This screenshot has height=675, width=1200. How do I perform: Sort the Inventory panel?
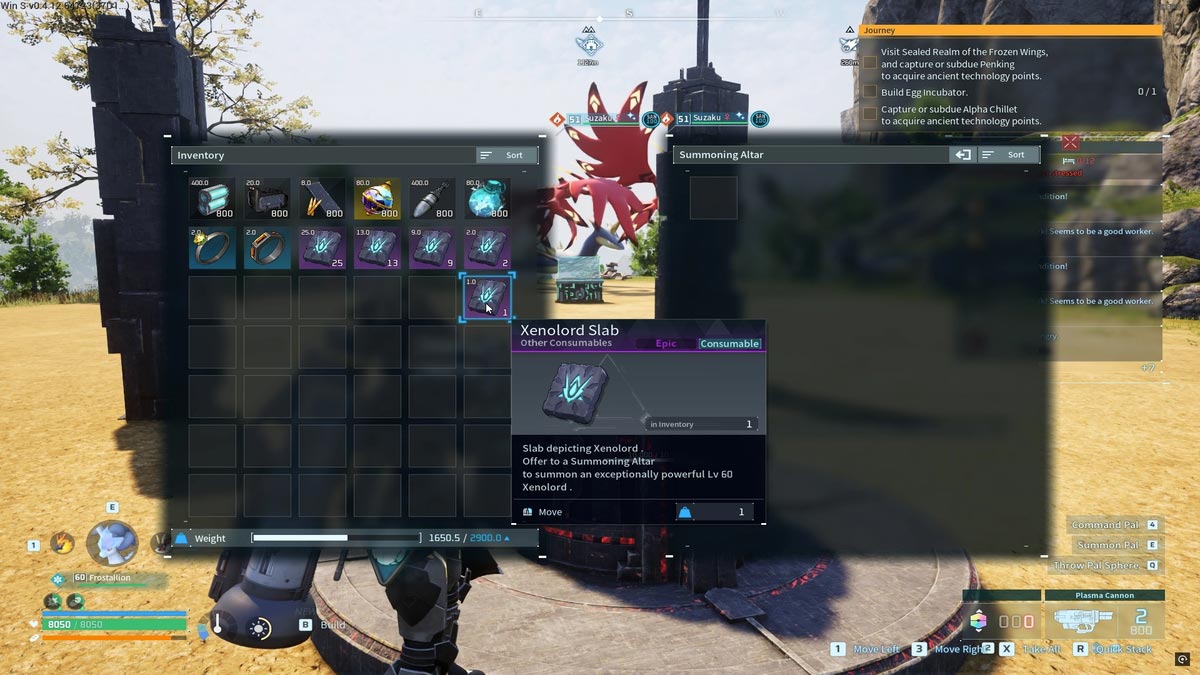(507, 155)
